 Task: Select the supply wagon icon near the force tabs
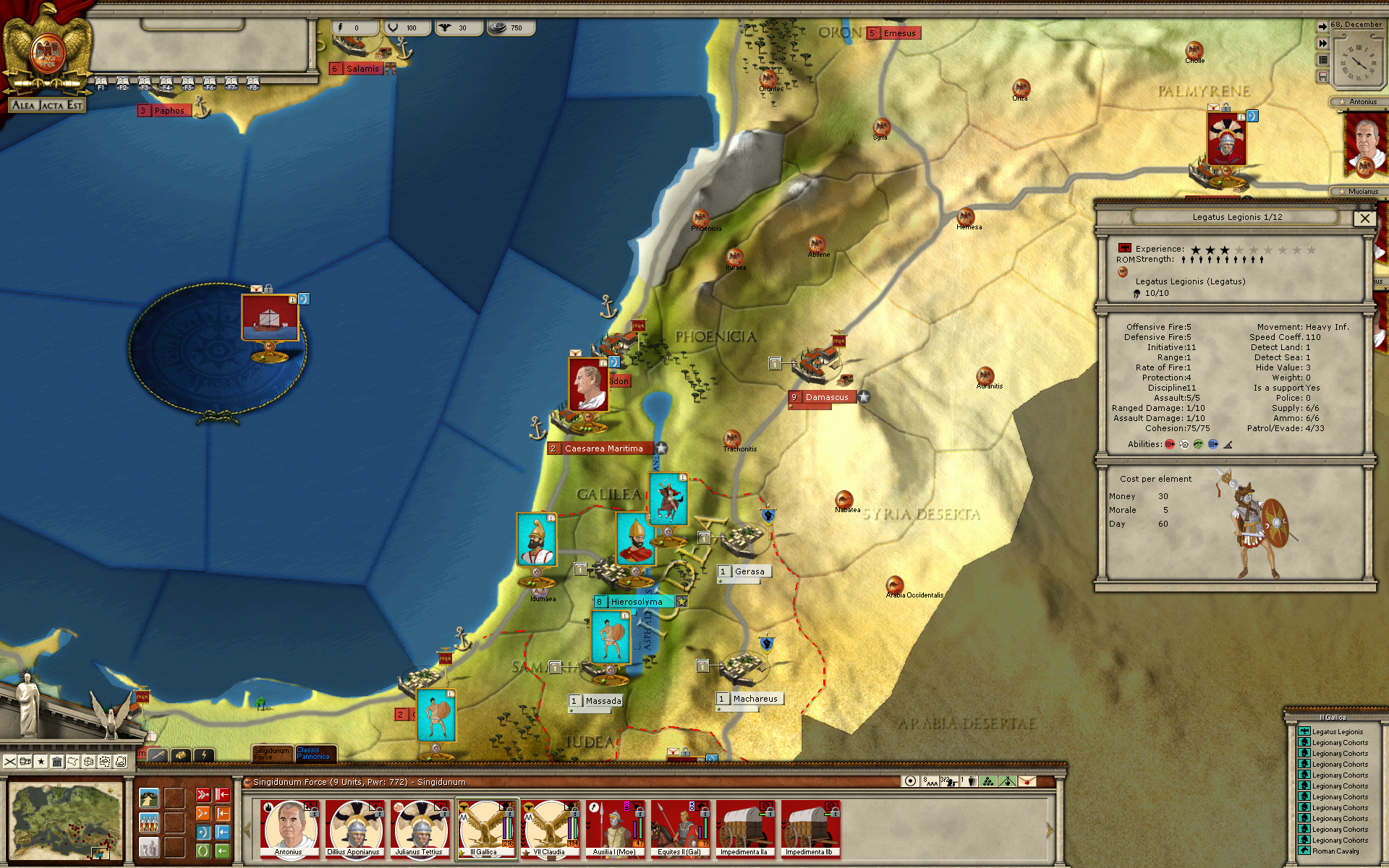click(x=182, y=754)
